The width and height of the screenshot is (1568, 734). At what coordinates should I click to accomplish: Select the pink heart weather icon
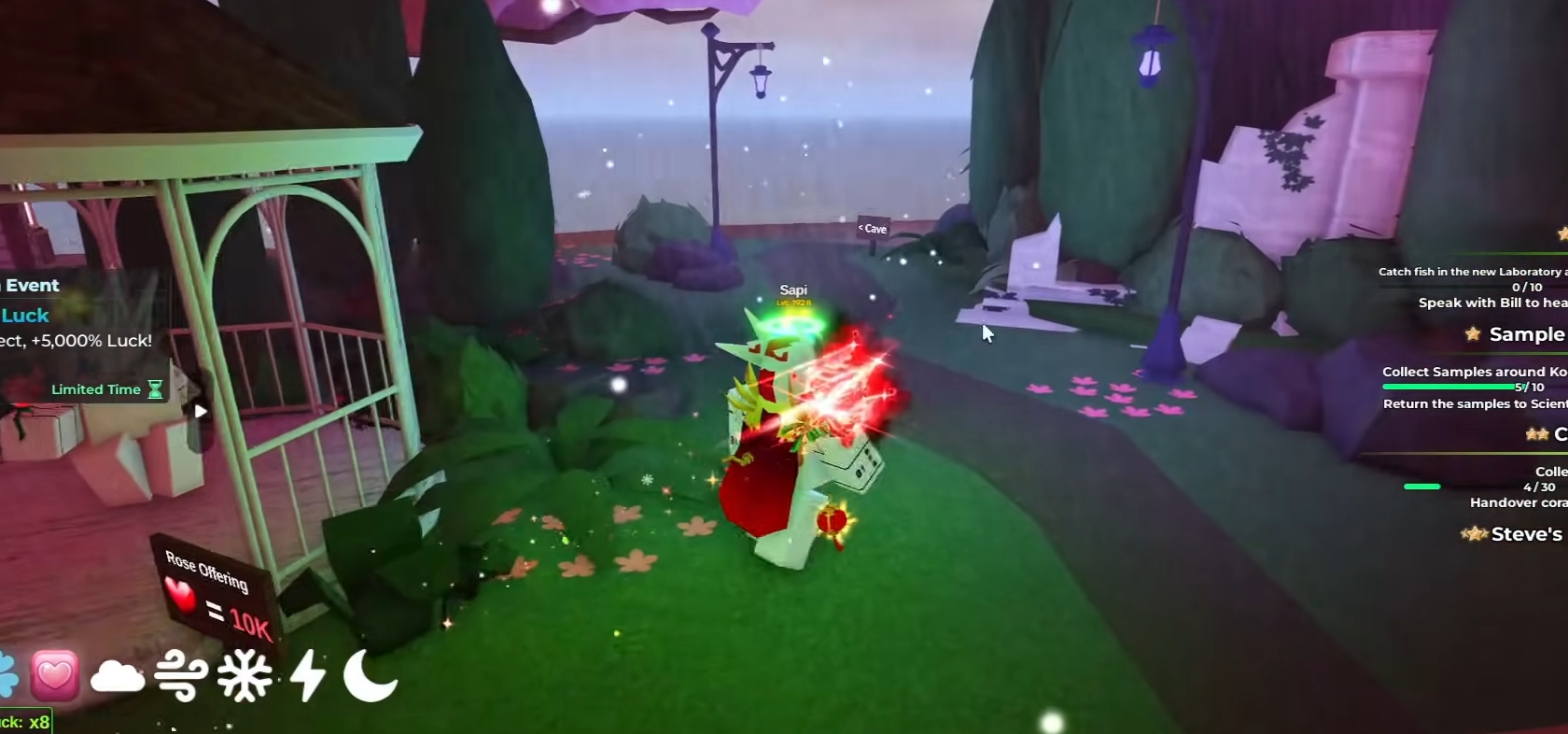click(54, 675)
